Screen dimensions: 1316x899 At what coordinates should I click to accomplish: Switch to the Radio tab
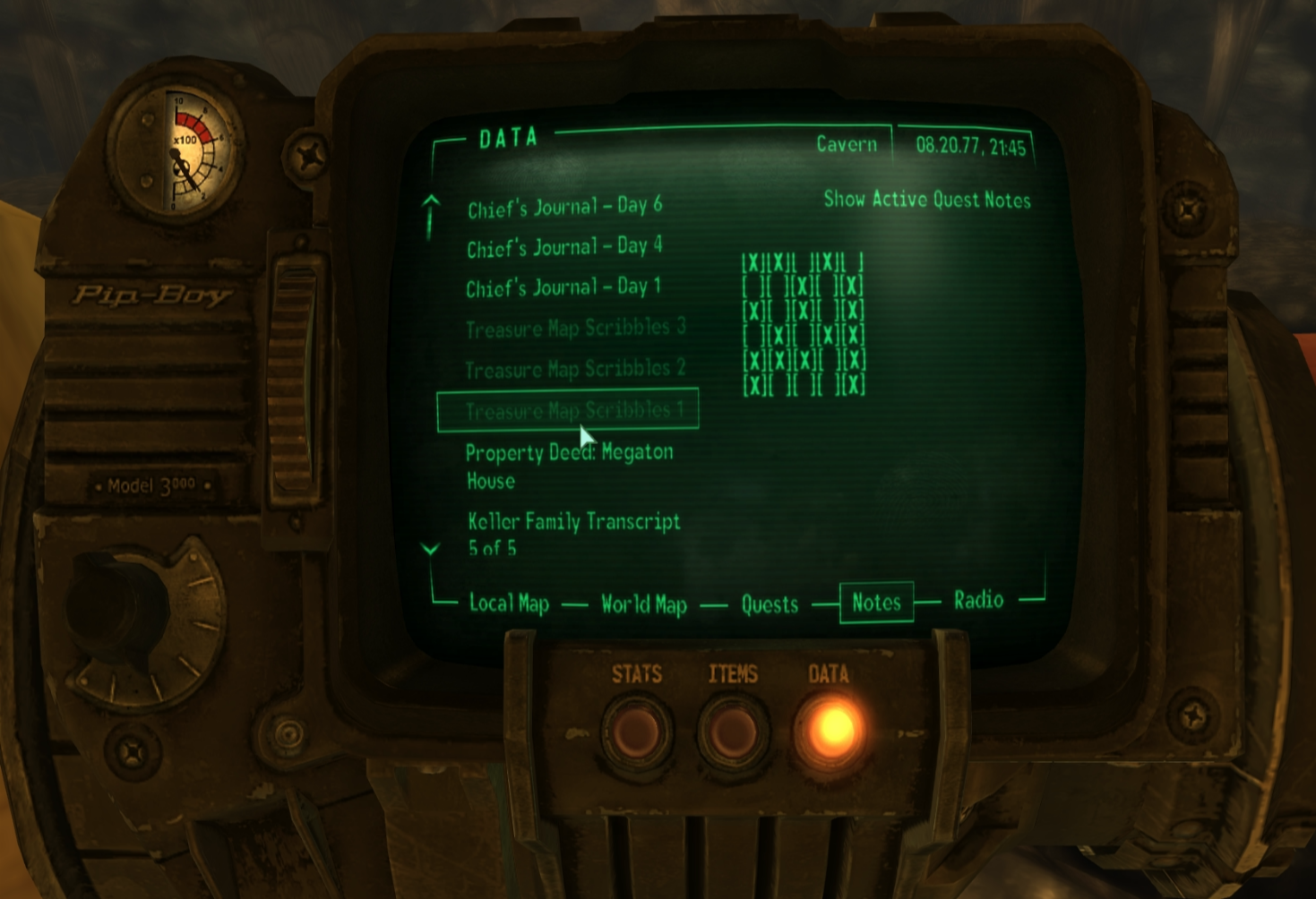pyautogui.click(x=978, y=600)
